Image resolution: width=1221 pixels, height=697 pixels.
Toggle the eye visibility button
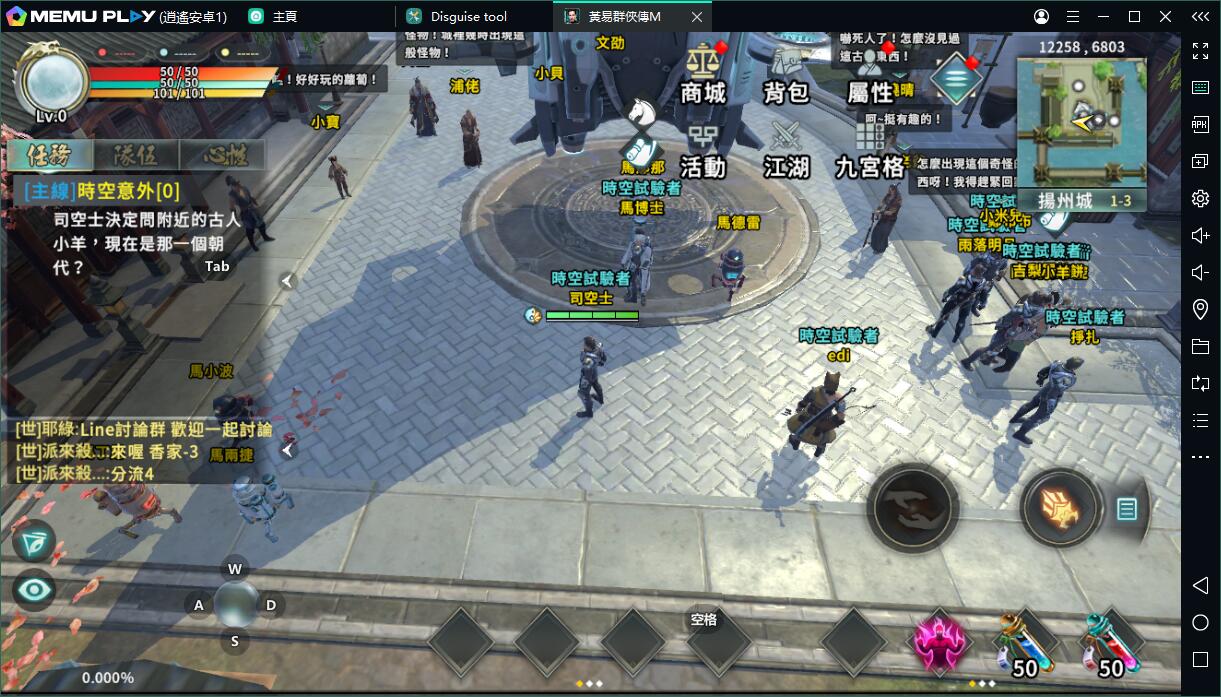coord(34,590)
